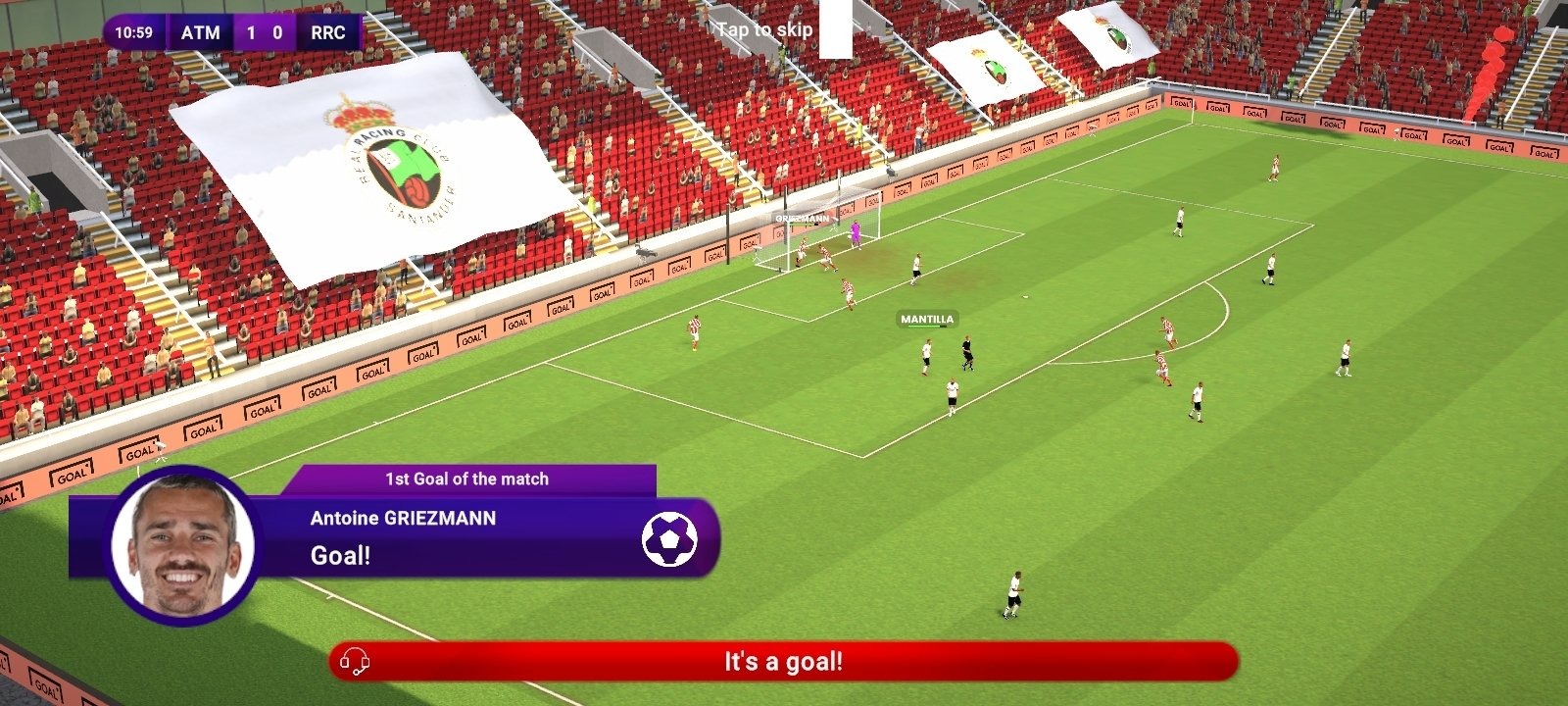
Task: Select Antoine Griezmann's portrait in goal banner
Action: click(183, 545)
